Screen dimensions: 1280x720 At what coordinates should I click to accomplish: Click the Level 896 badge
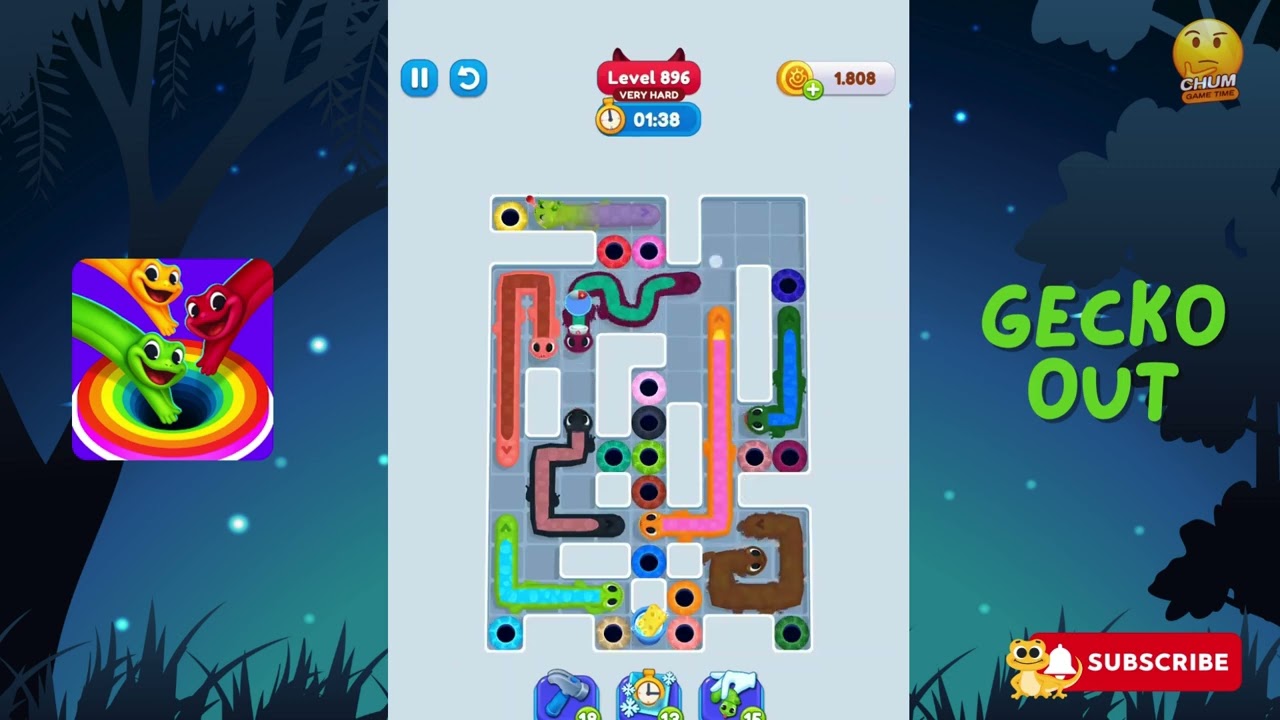tap(648, 75)
